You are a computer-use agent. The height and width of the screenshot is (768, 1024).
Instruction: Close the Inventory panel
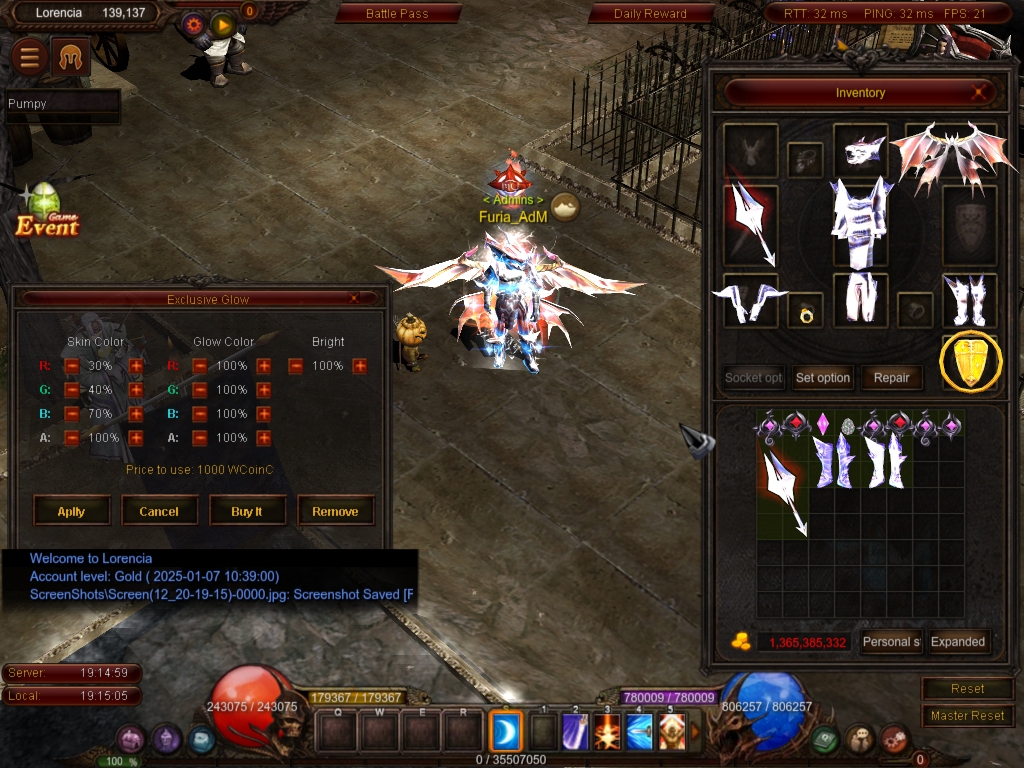[x=981, y=93]
